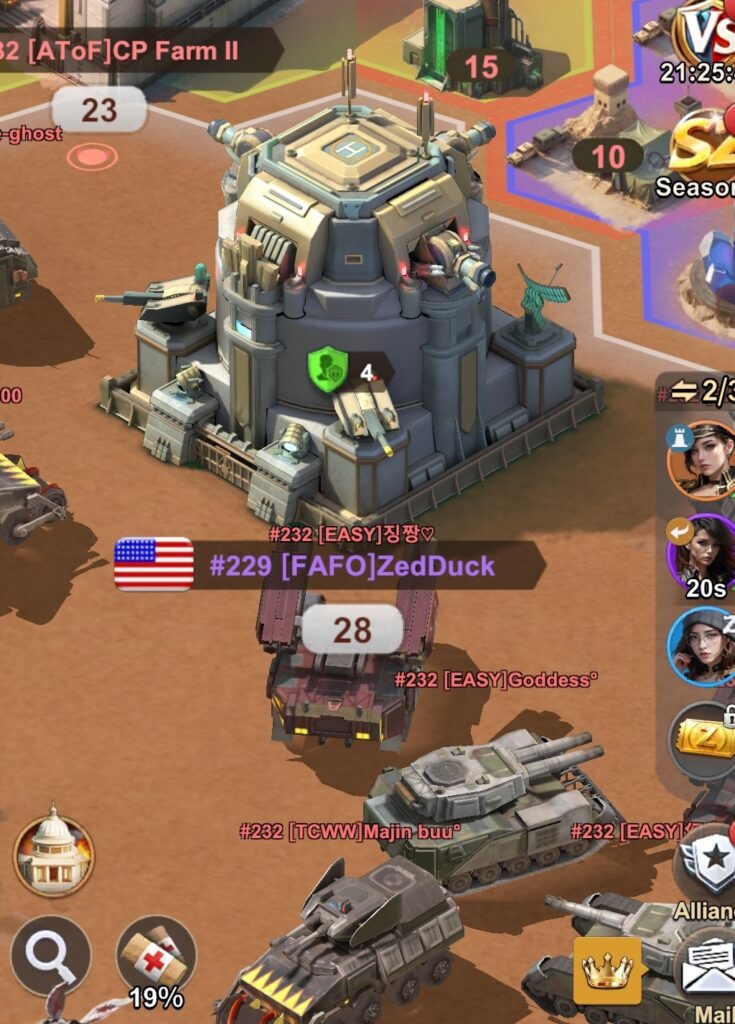Viewport: 735px width, 1024px height.
Task: Select the burning capitol building icon
Action: pos(53,855)
